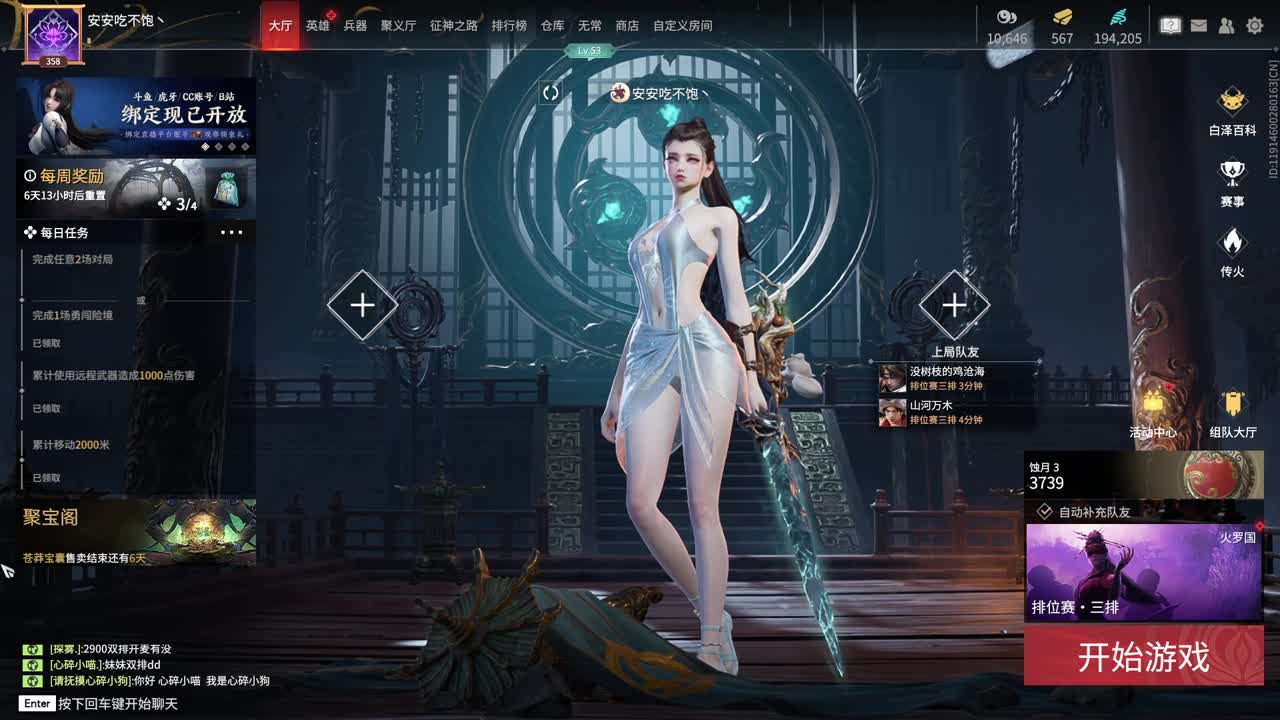The width and height of the screenshot is (1280, 720).
Task: Open the 活动中心 activity center
Action: tap(1153, 412)
